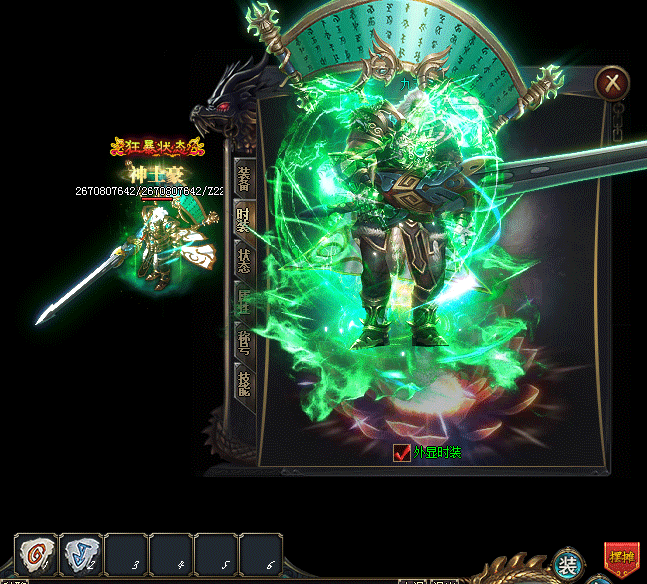Use the blue scroll item in hotbar slot 2

pyautogui.click(x=81, y=554)
